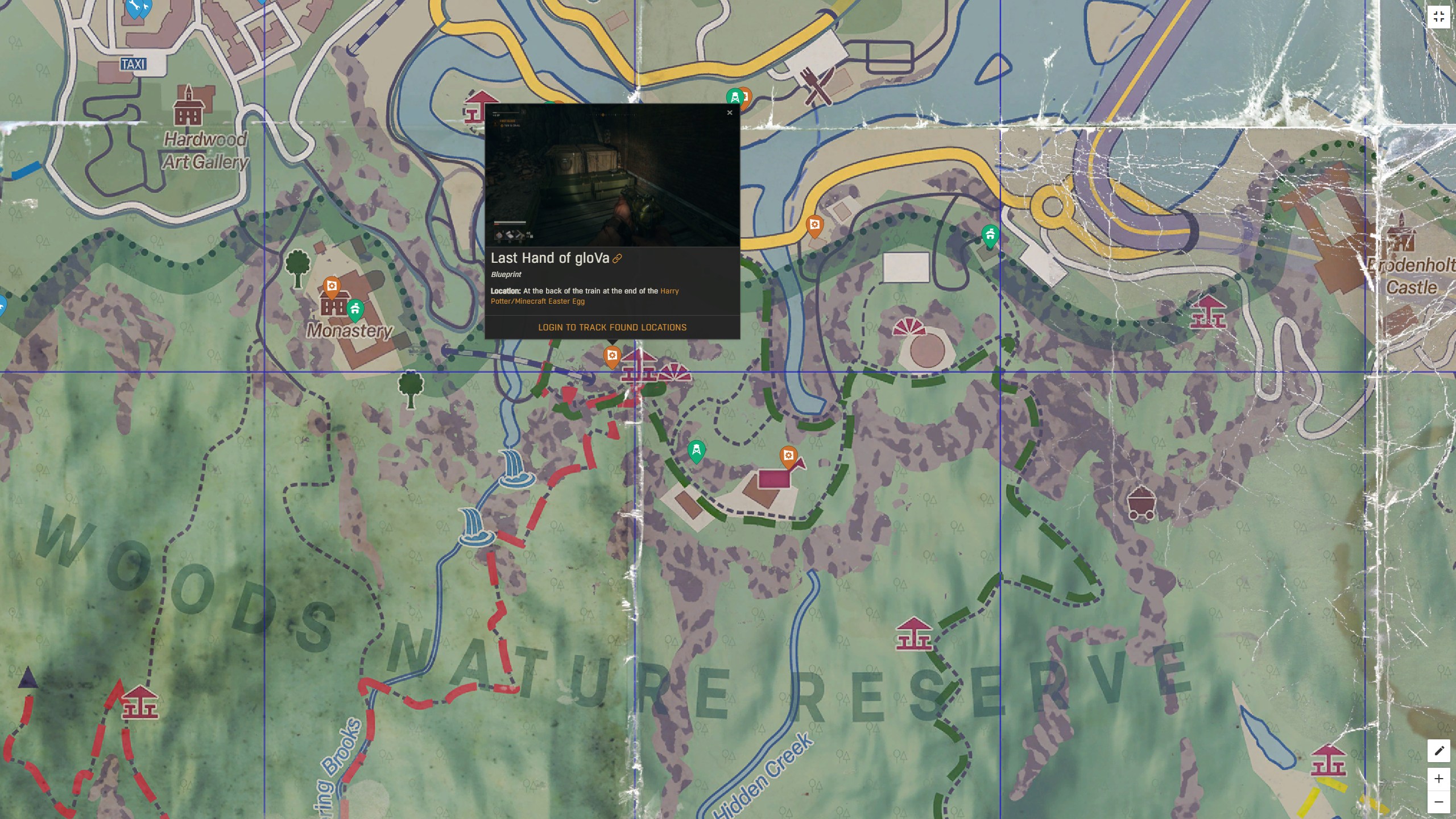Zoom in using the plus button
Screen dimensions: 1456x819
coord(1440,780)
